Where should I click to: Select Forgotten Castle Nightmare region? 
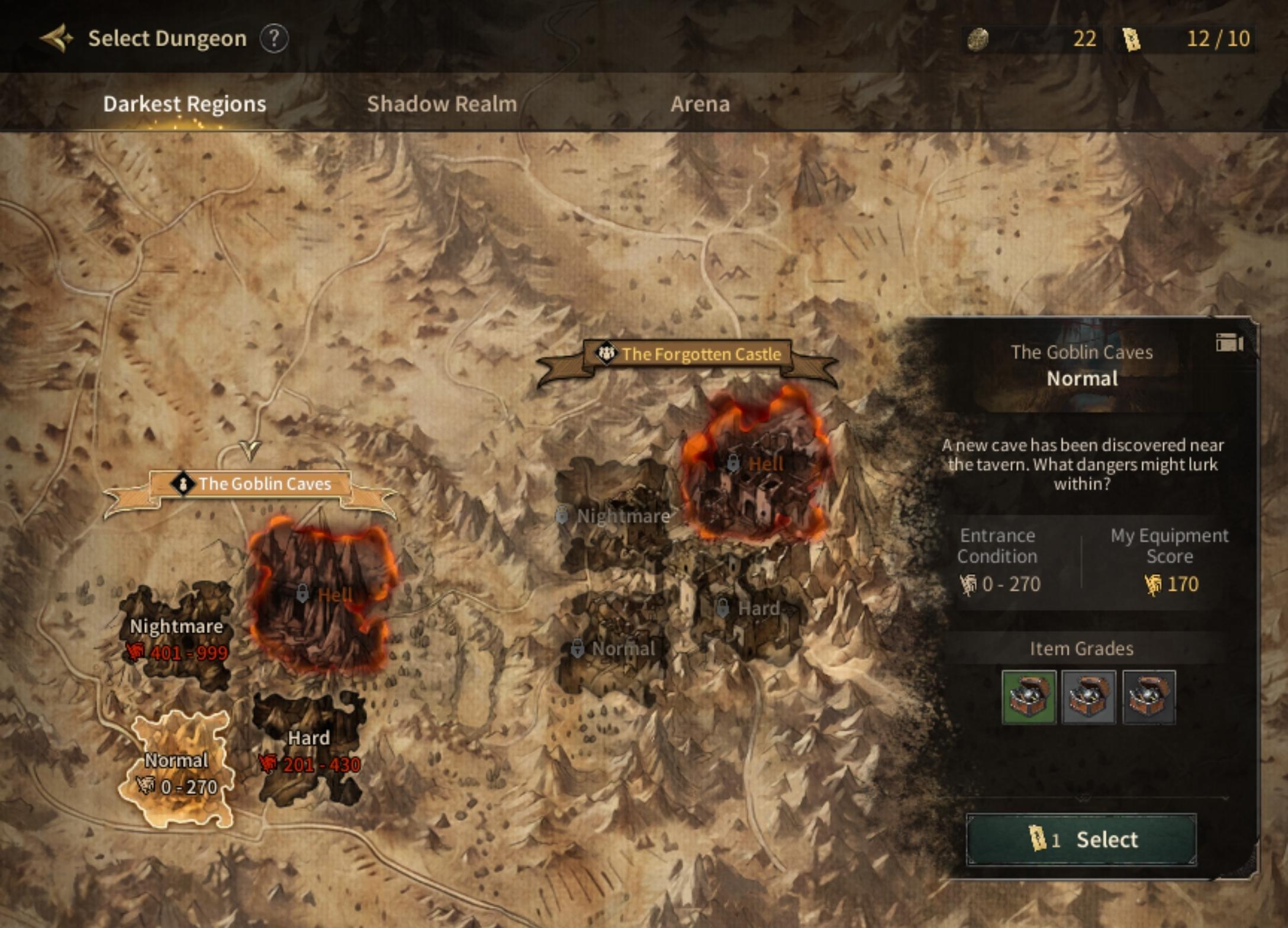coord(616,516)
